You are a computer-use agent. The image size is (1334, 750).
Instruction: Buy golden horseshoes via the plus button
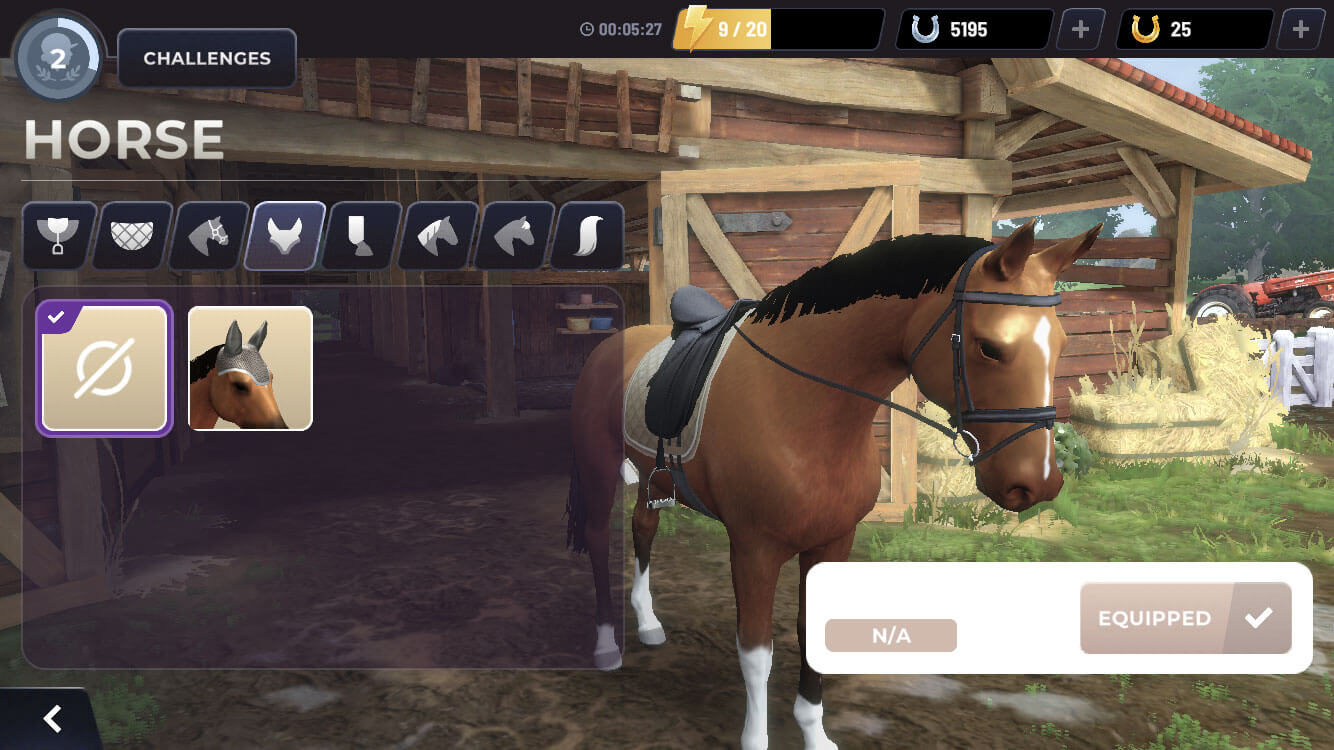(1300, 29)
